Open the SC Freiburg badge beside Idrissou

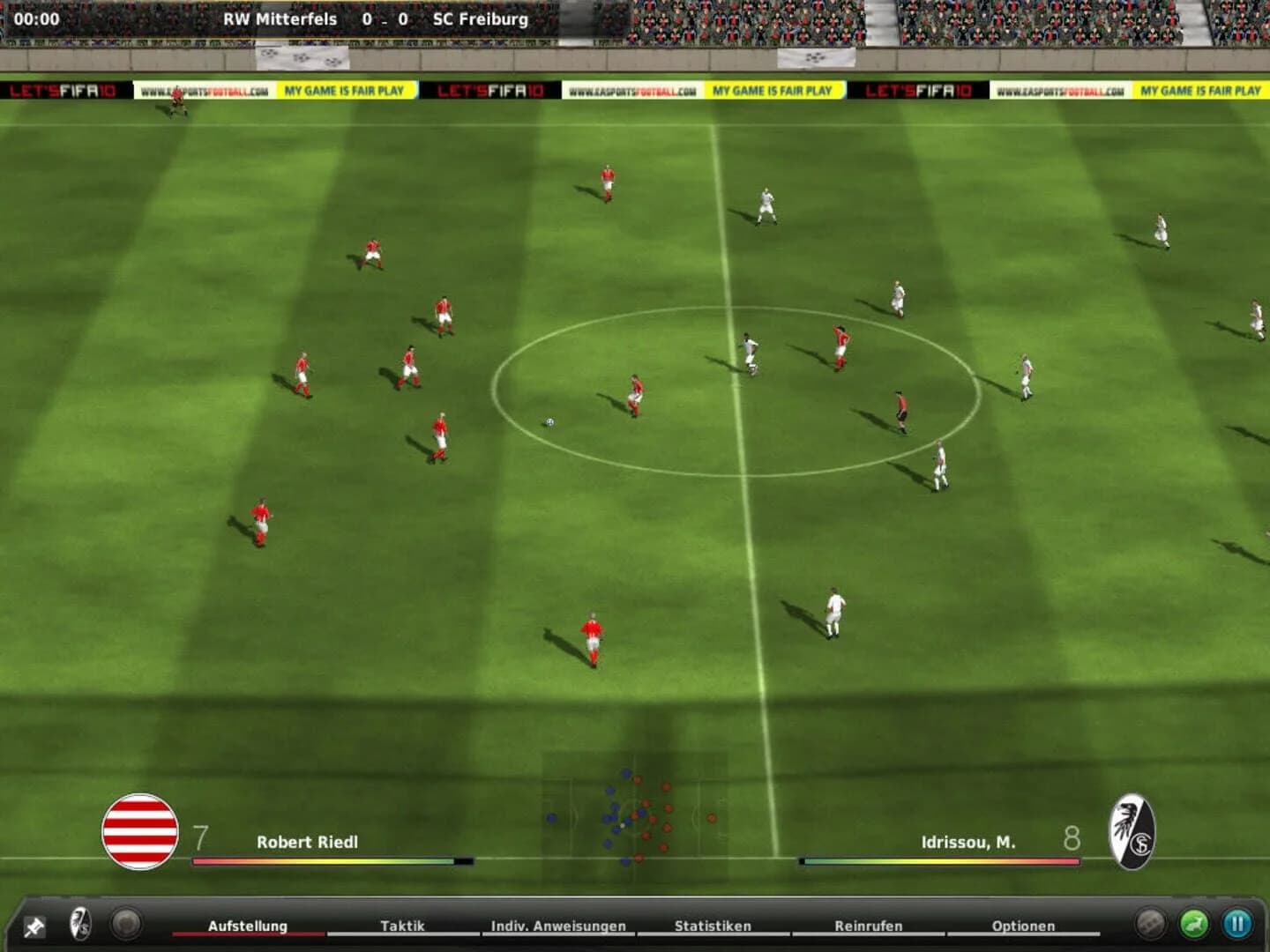1133,829
